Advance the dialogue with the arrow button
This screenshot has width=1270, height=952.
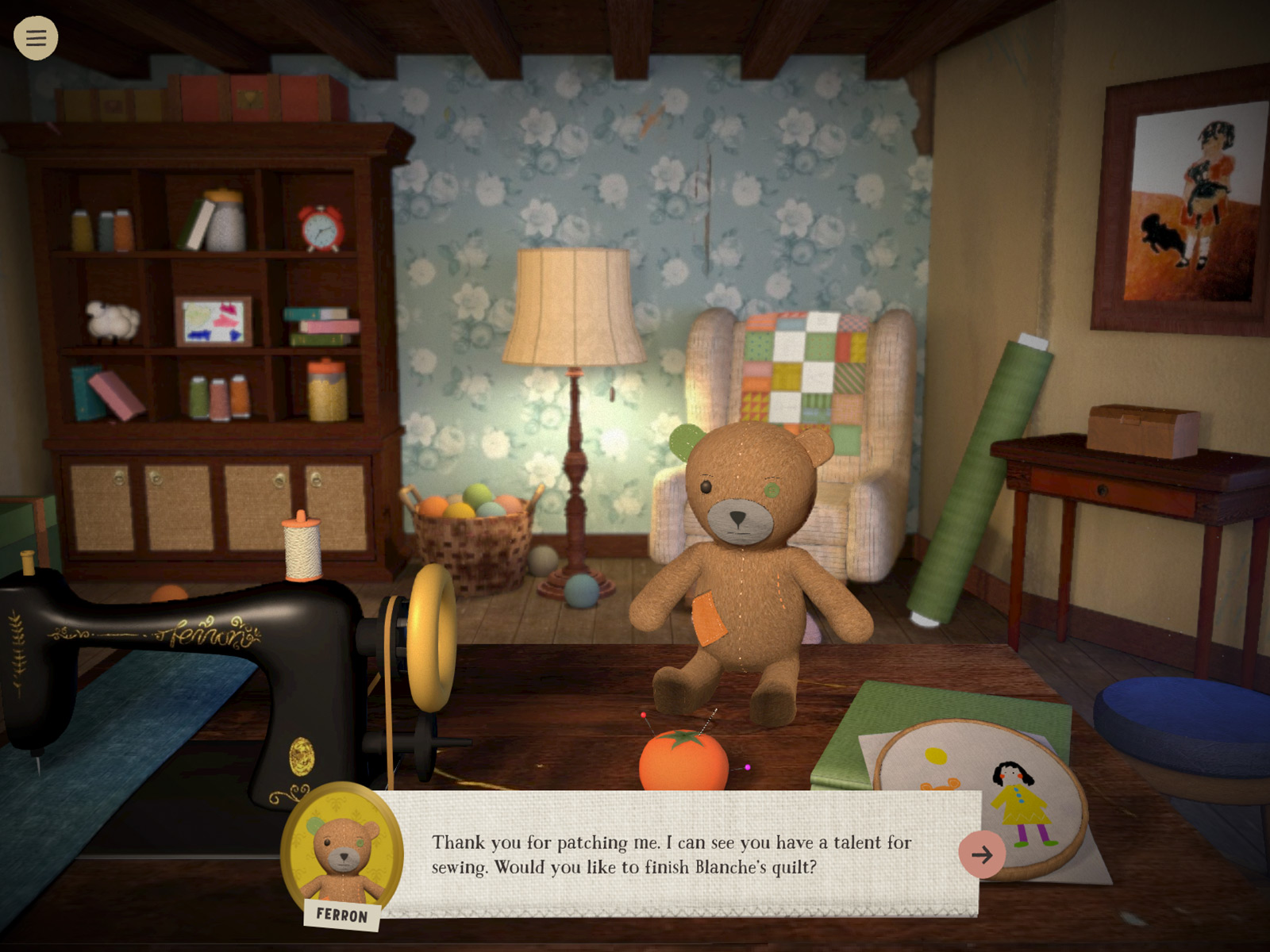coord(982,854)
